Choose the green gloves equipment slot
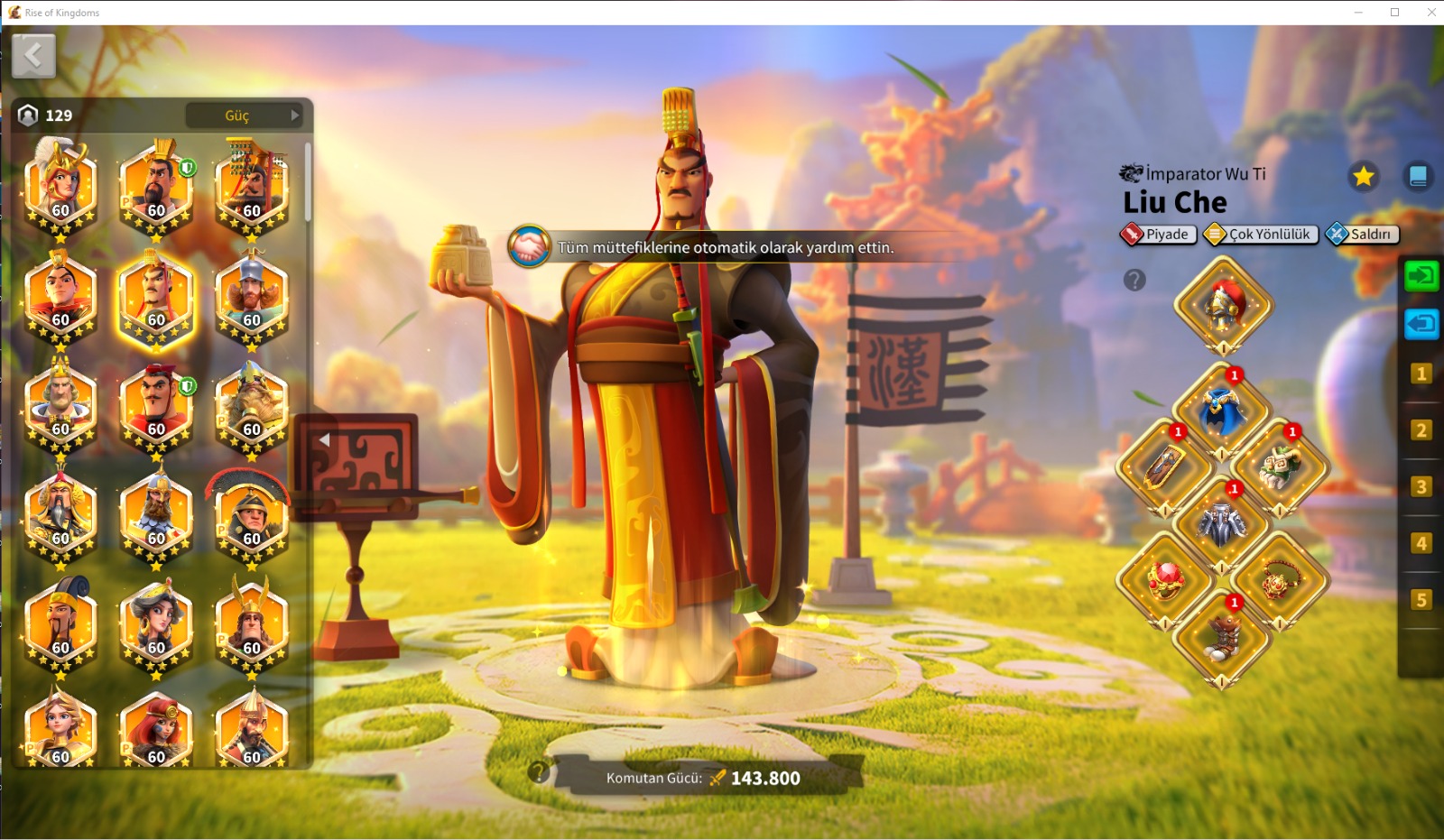Image resolution: width=1444 pixels, height=840 pixels. [x=1281, y=467]
